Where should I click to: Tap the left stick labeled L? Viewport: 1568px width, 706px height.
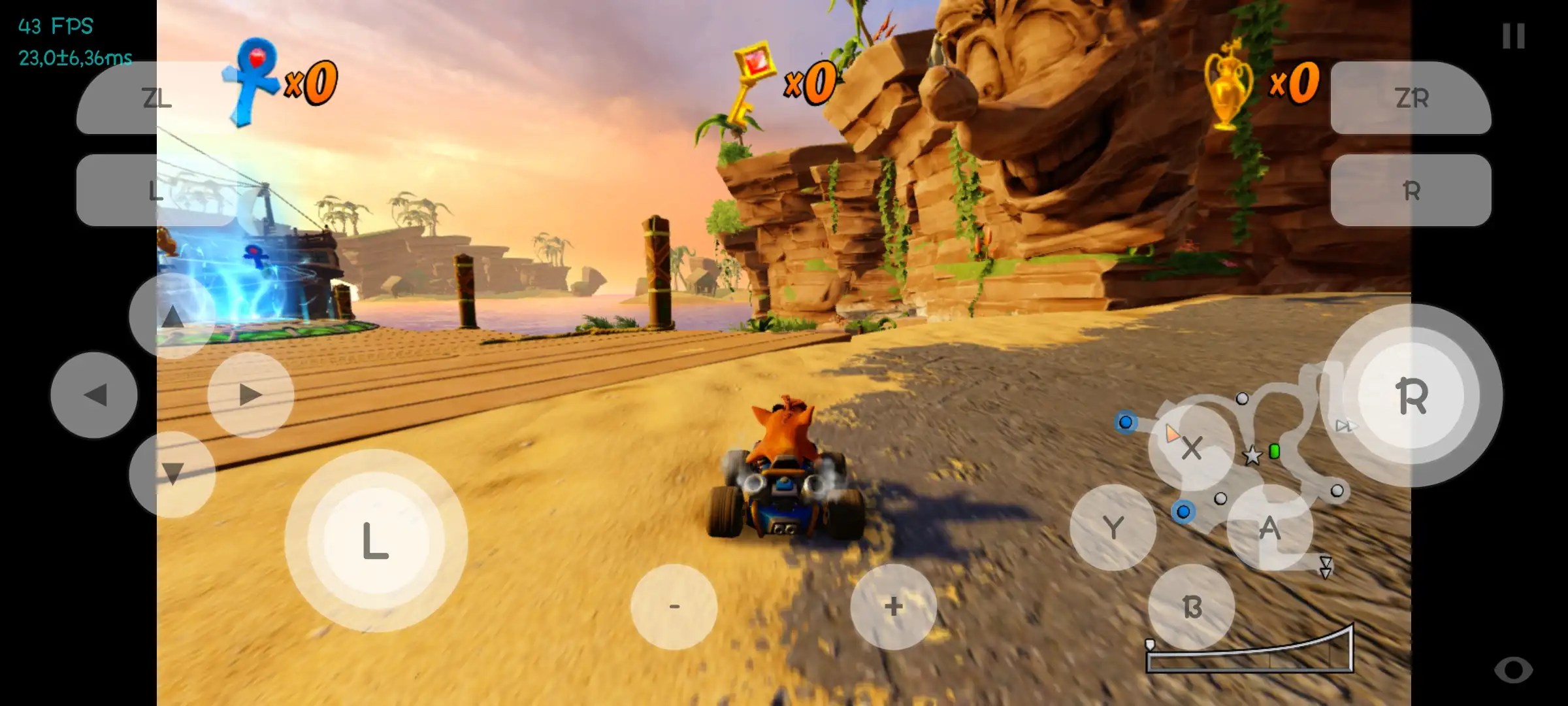pyautogui.click(x=374, y=537)
